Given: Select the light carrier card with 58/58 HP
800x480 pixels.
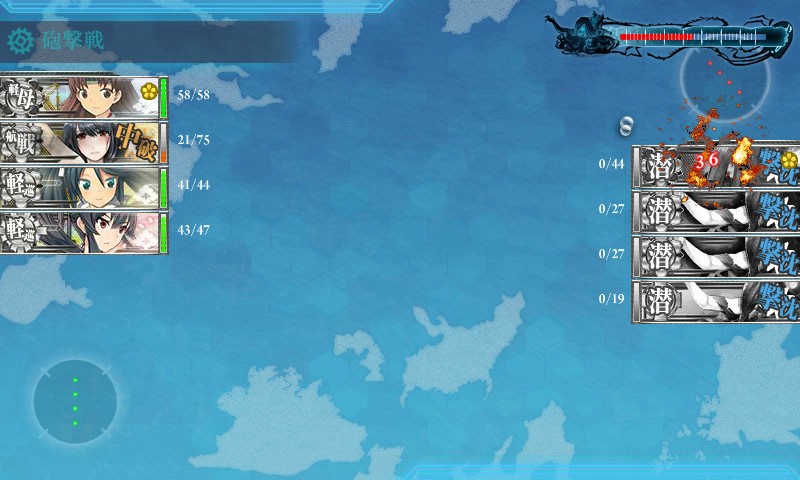Looking at the screenshot, I should (83, 97).
